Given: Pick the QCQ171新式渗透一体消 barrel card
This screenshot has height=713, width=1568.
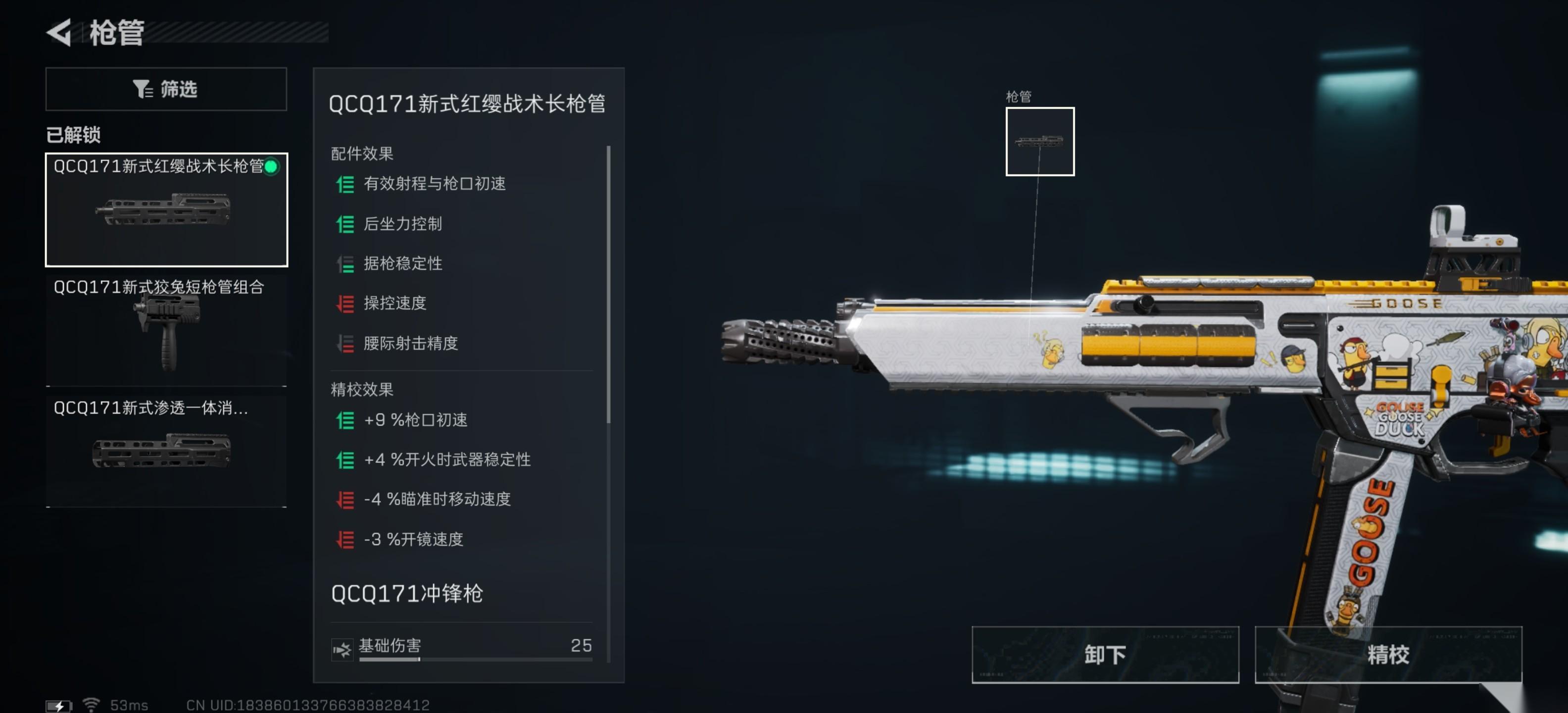Looking at the screenshot, I should tap(166, 450).
